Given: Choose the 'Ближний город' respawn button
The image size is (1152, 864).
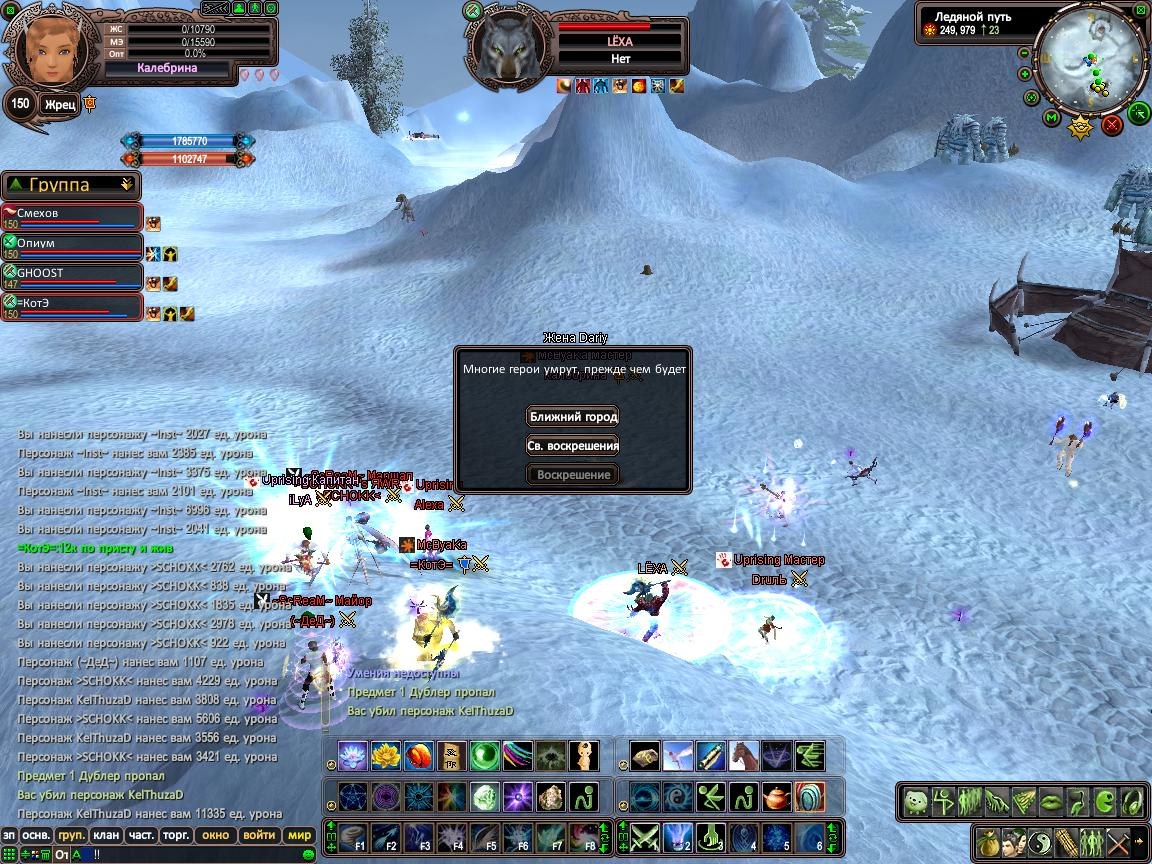Looking at the screenshot, I should [573, 416].
